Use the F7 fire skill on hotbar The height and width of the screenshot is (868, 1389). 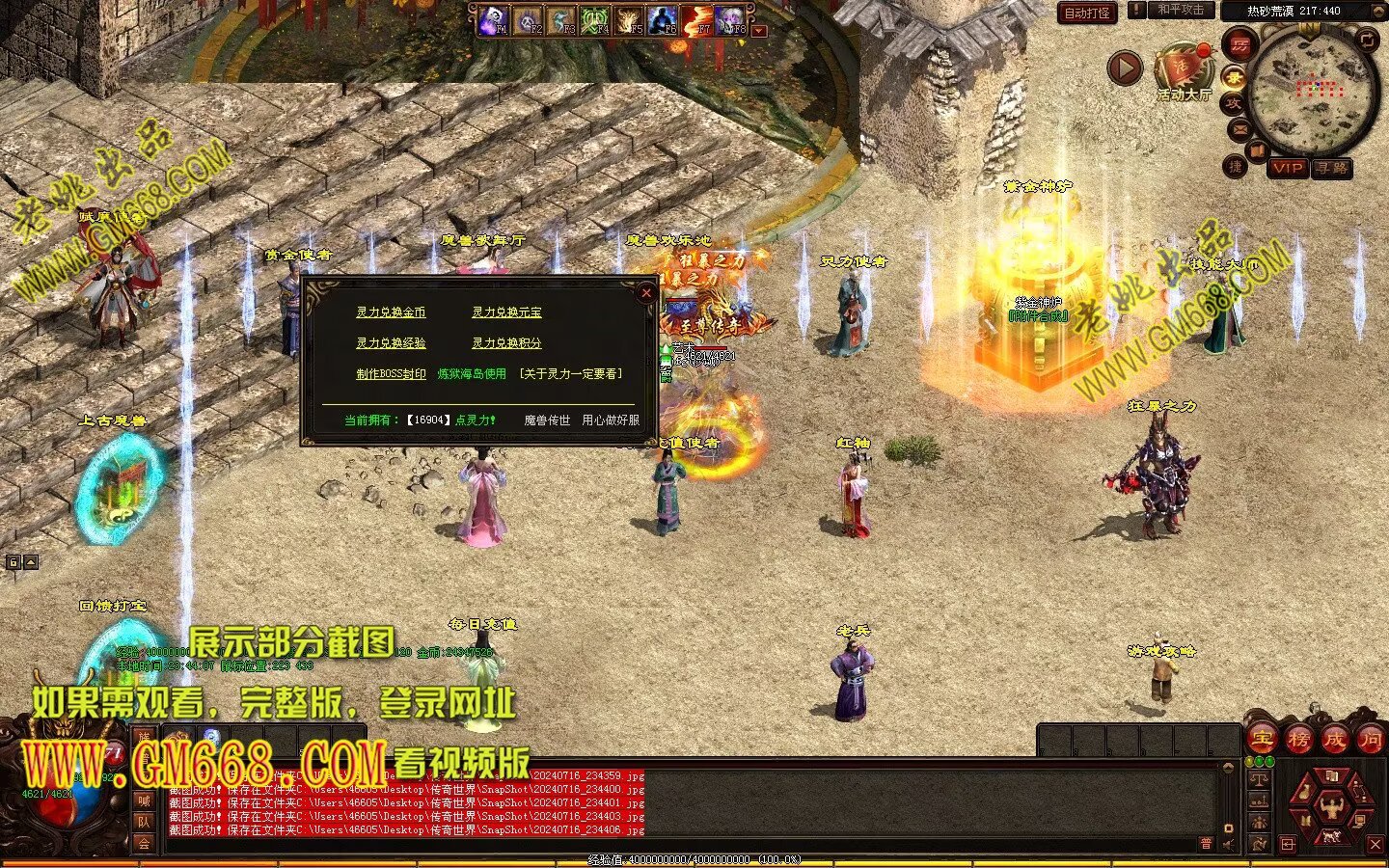pos(696,20)
